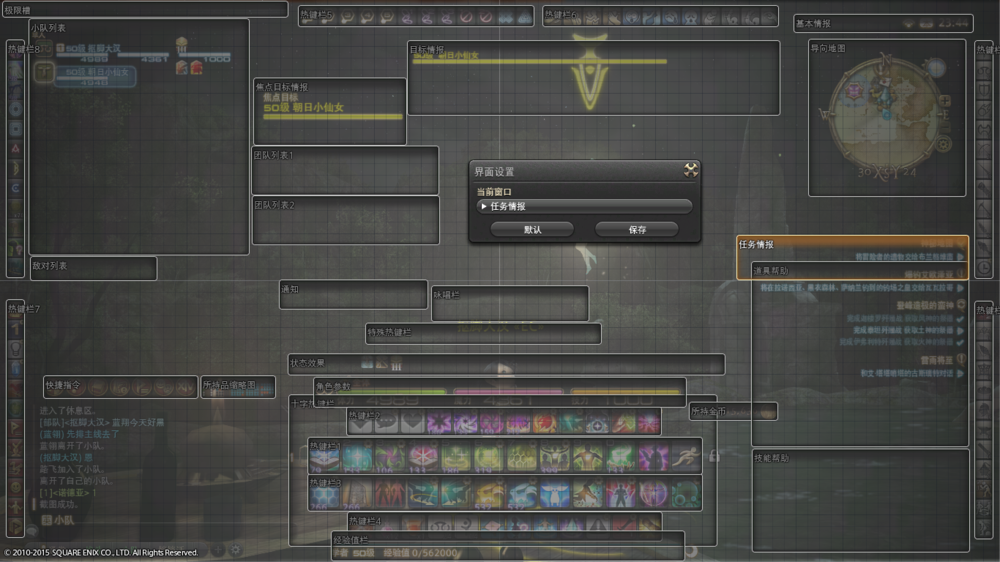The height and width of the screenshot is (562, 1000).
Task: Select the 特殊热键栏 special hotbar panel
Action: pyautogui.click(x=483, y=333)
